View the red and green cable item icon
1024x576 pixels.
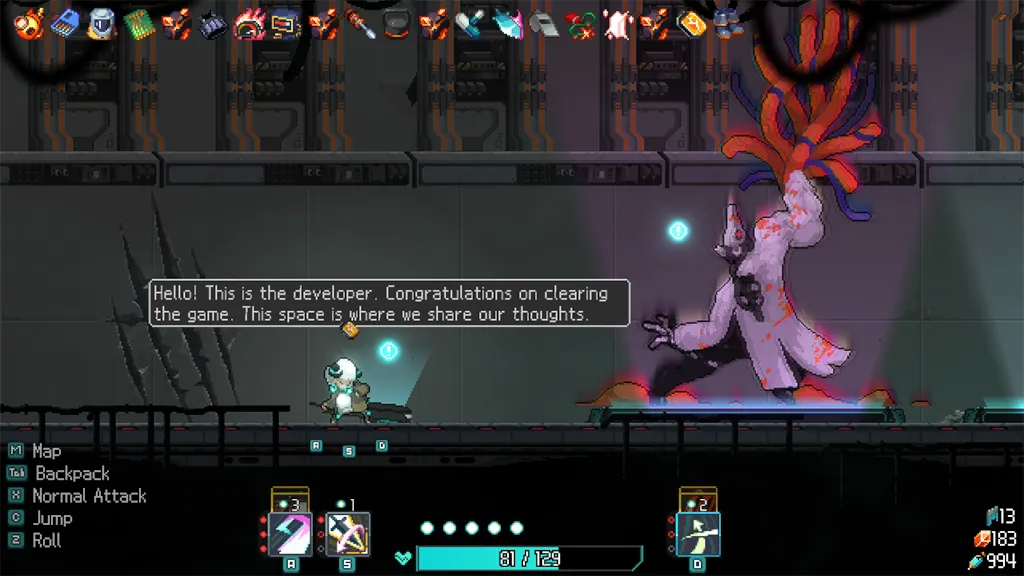(580, 23)
